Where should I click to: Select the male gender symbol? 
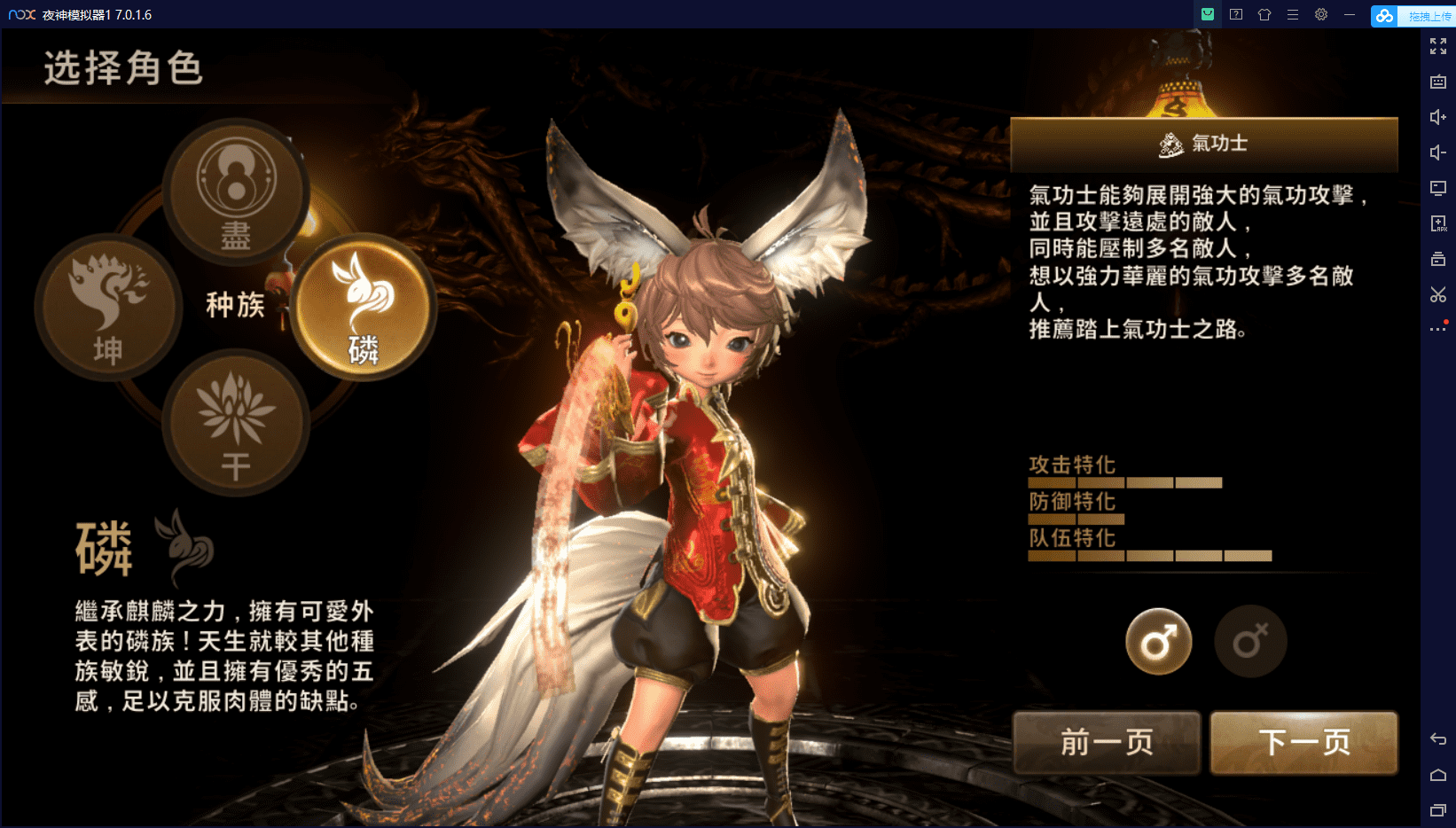tap(1158, 641)
